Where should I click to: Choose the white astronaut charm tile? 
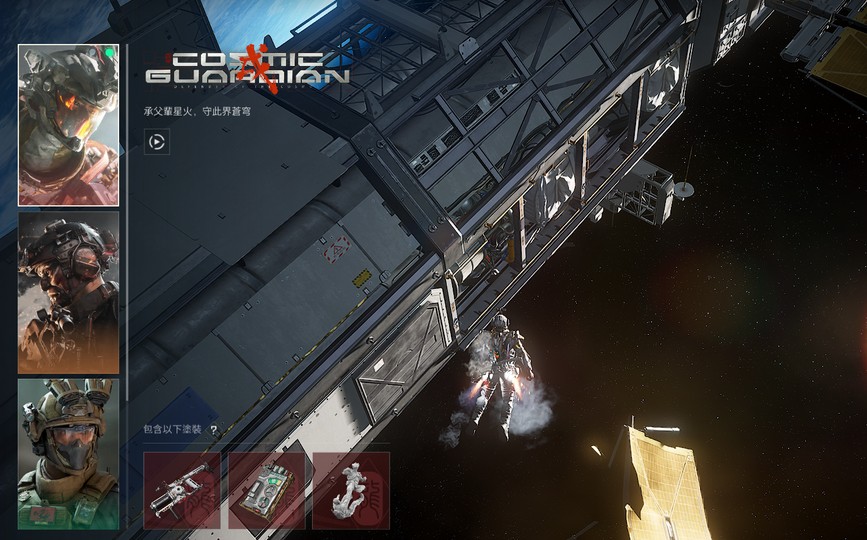350,490
